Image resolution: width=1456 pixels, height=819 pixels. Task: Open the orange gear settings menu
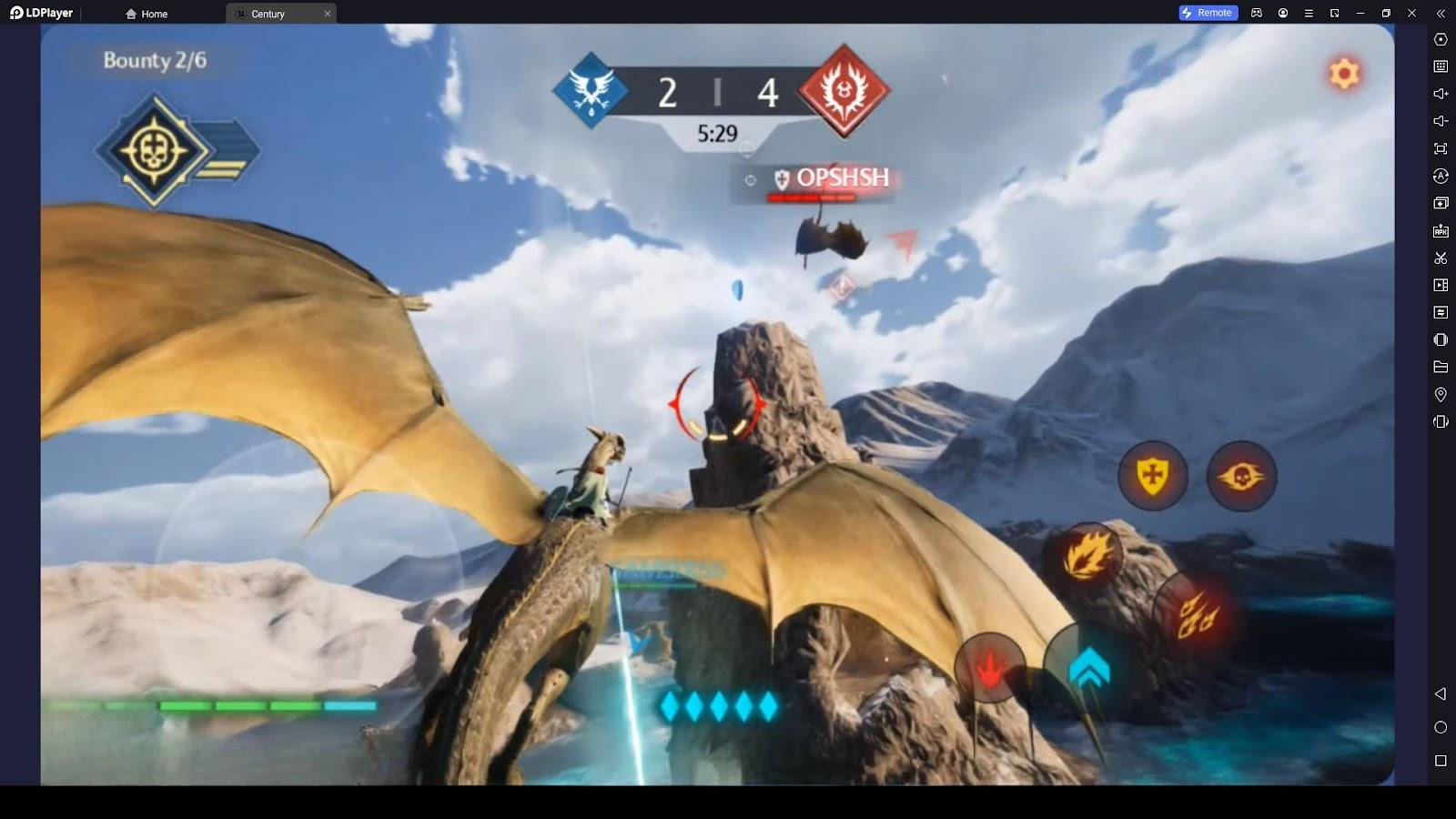coord(1344,73)
